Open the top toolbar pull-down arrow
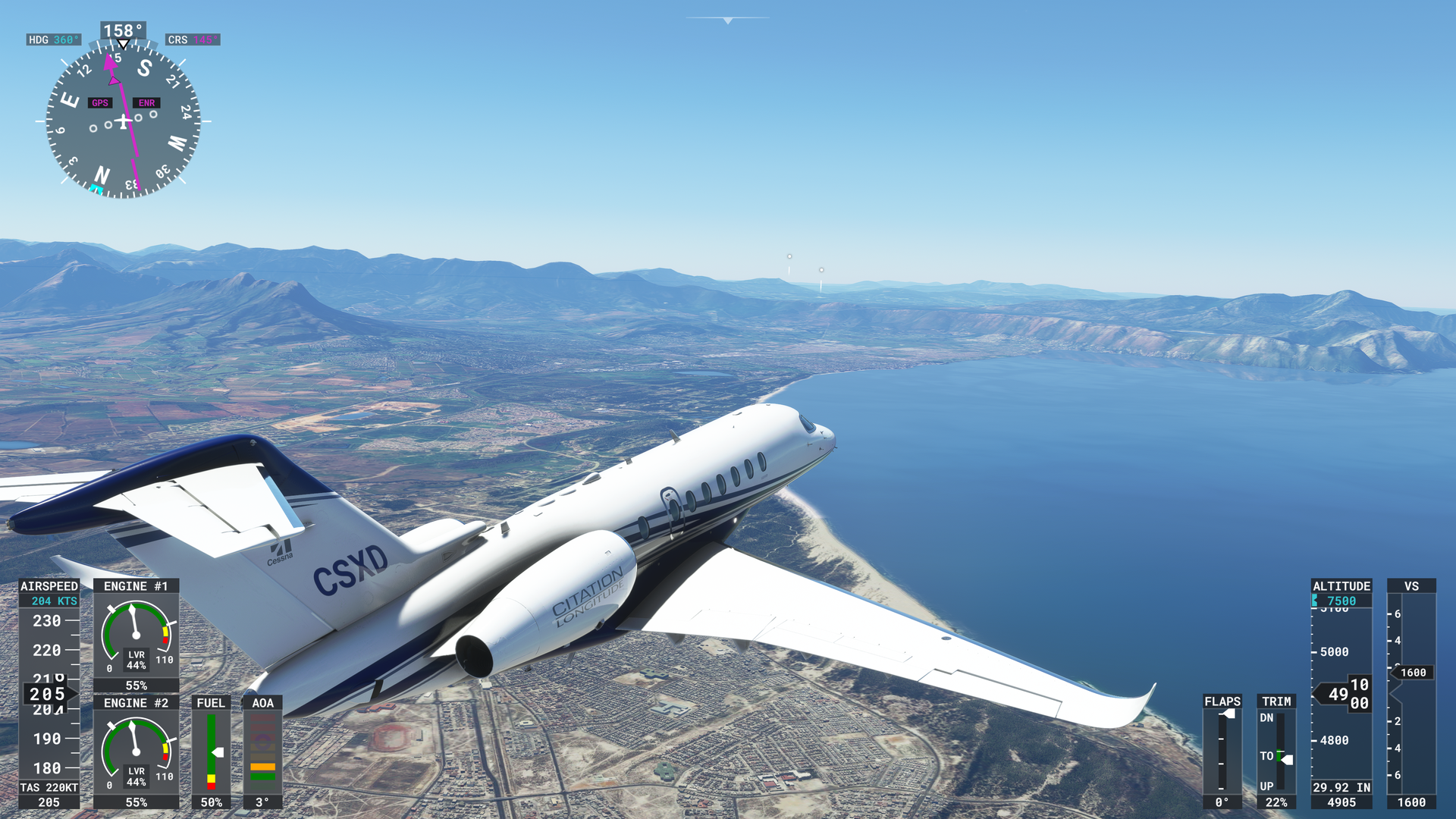Screen dimensions: 1456x819 [727, 20]
